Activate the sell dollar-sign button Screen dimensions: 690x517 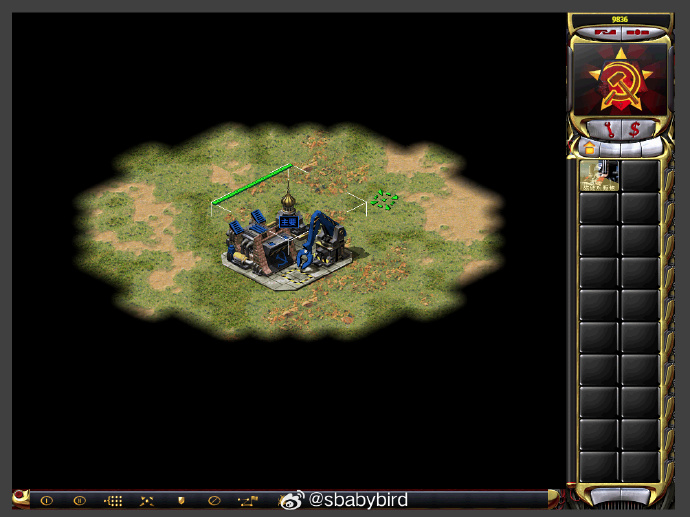click(634, 128)
